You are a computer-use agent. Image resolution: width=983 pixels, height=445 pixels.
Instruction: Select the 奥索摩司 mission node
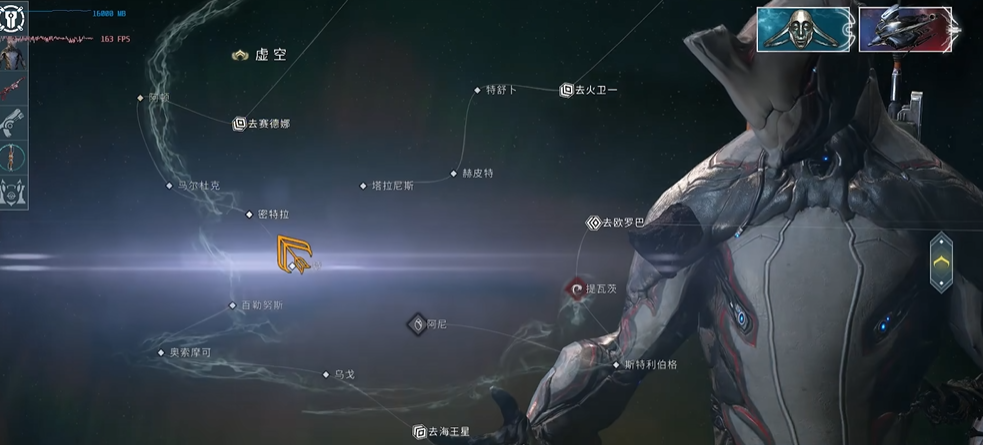click(161, 352)
